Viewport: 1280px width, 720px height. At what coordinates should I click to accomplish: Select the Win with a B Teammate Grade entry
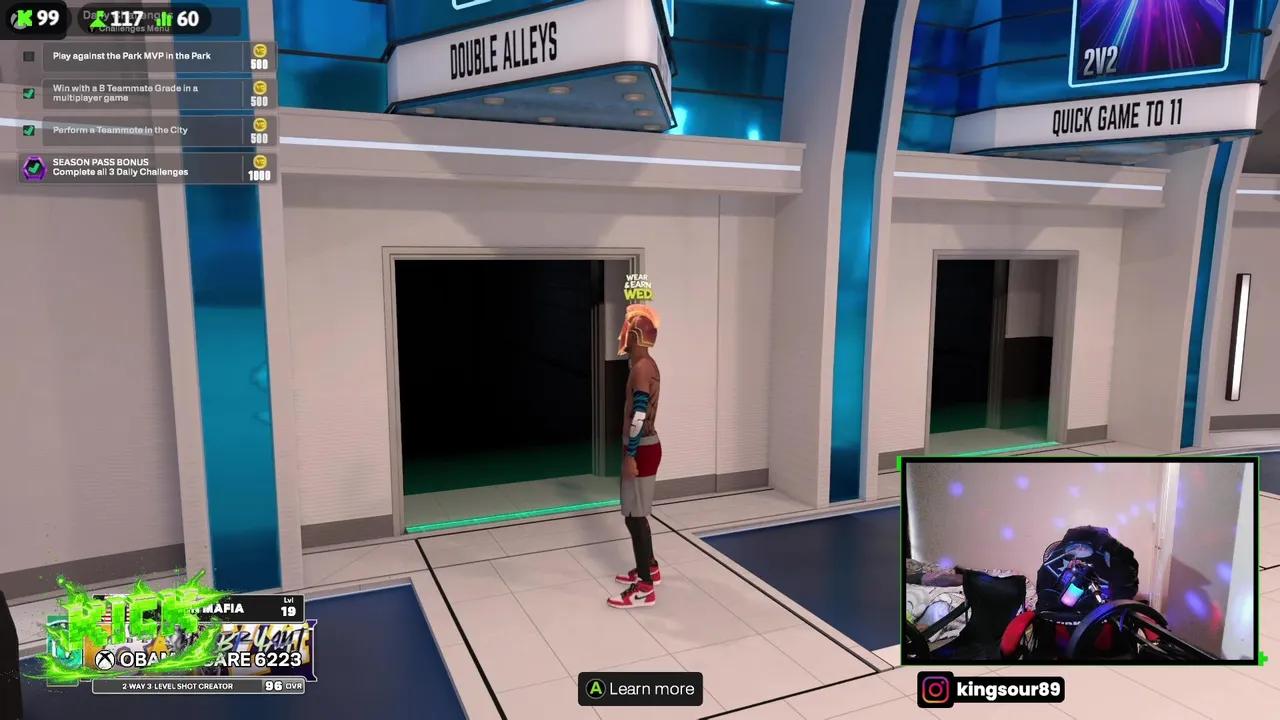tap(125, 92)
